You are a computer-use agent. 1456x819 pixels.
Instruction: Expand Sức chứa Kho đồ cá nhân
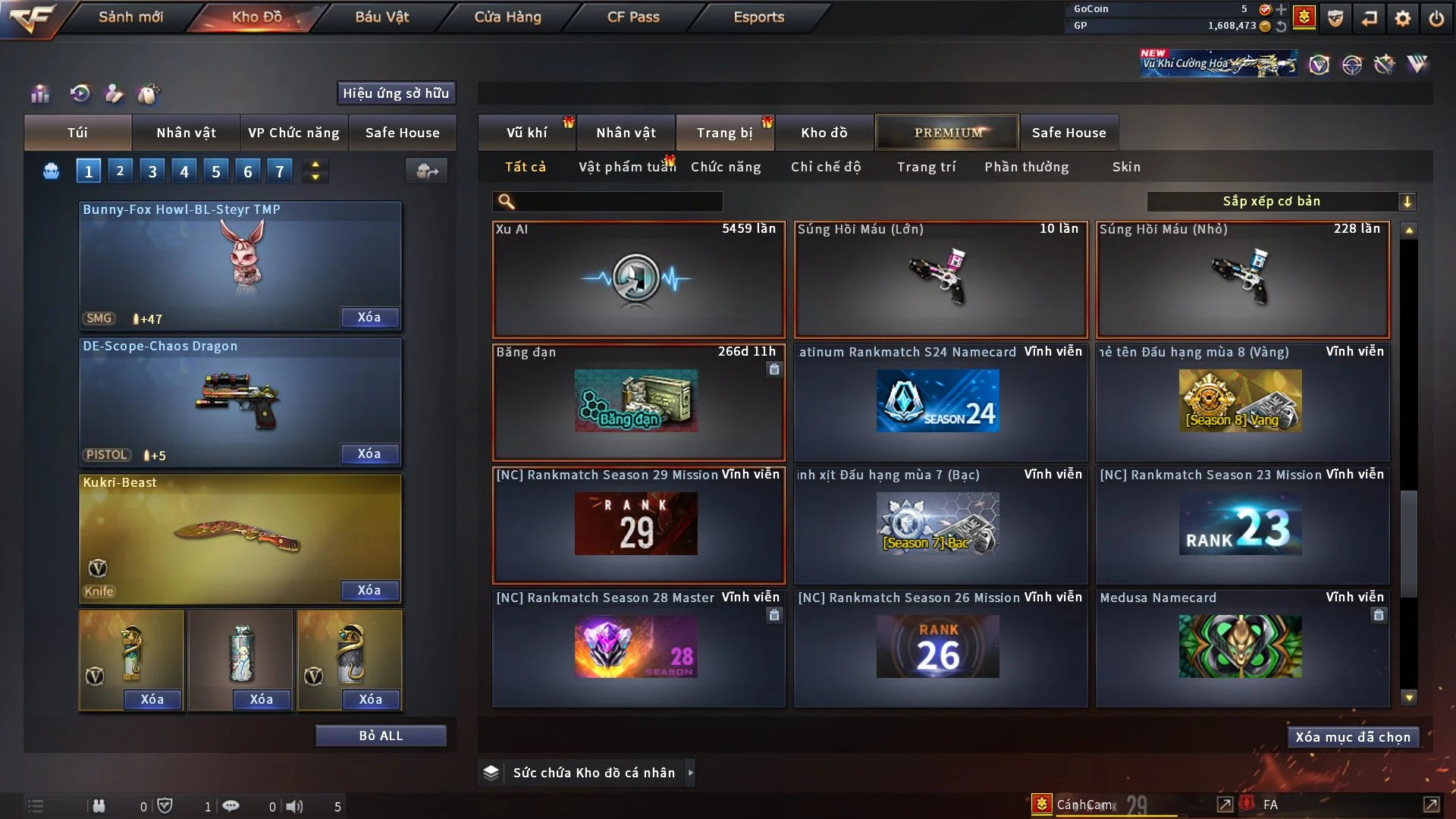click(593, 773)
